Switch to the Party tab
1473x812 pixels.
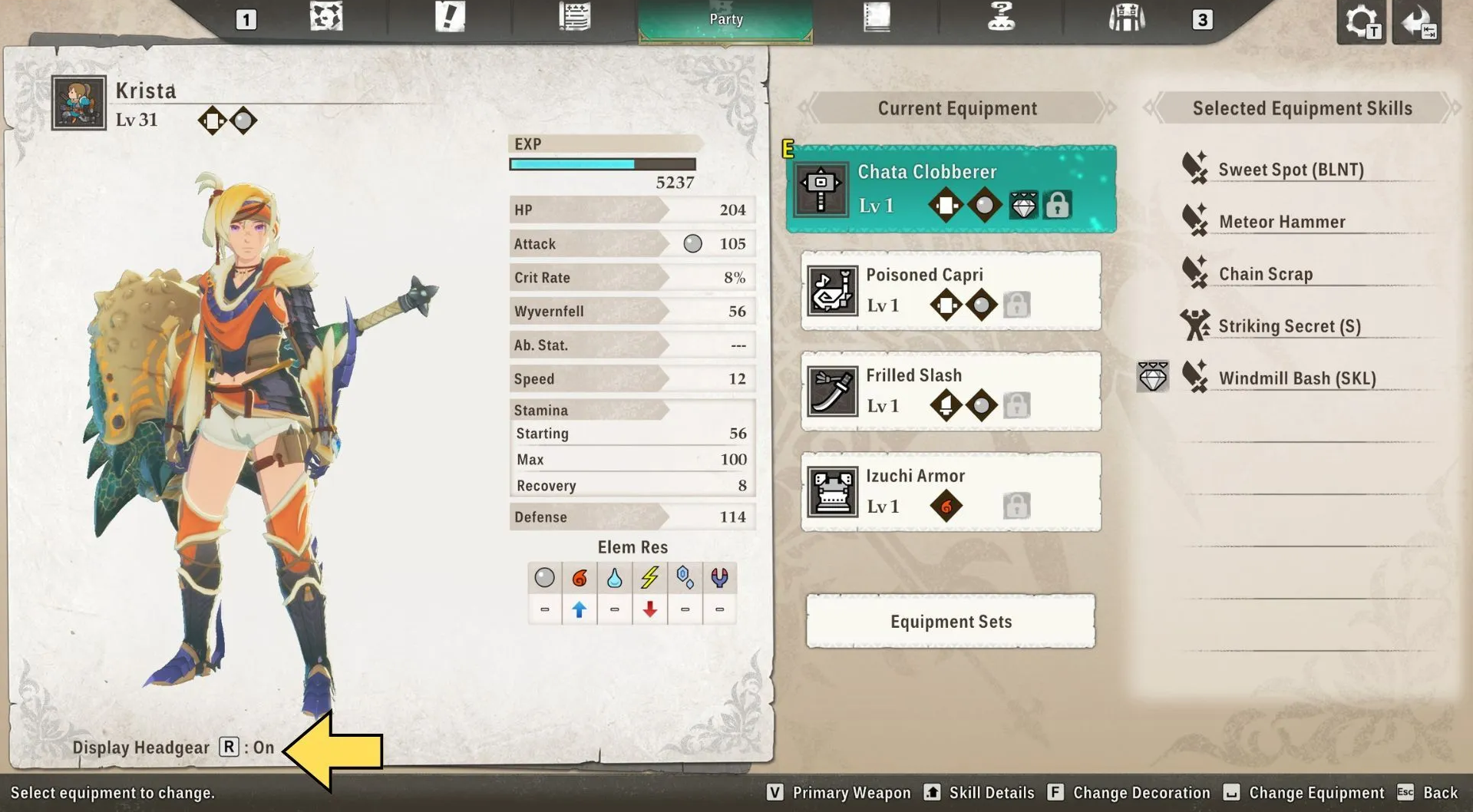tap(725, 19)
